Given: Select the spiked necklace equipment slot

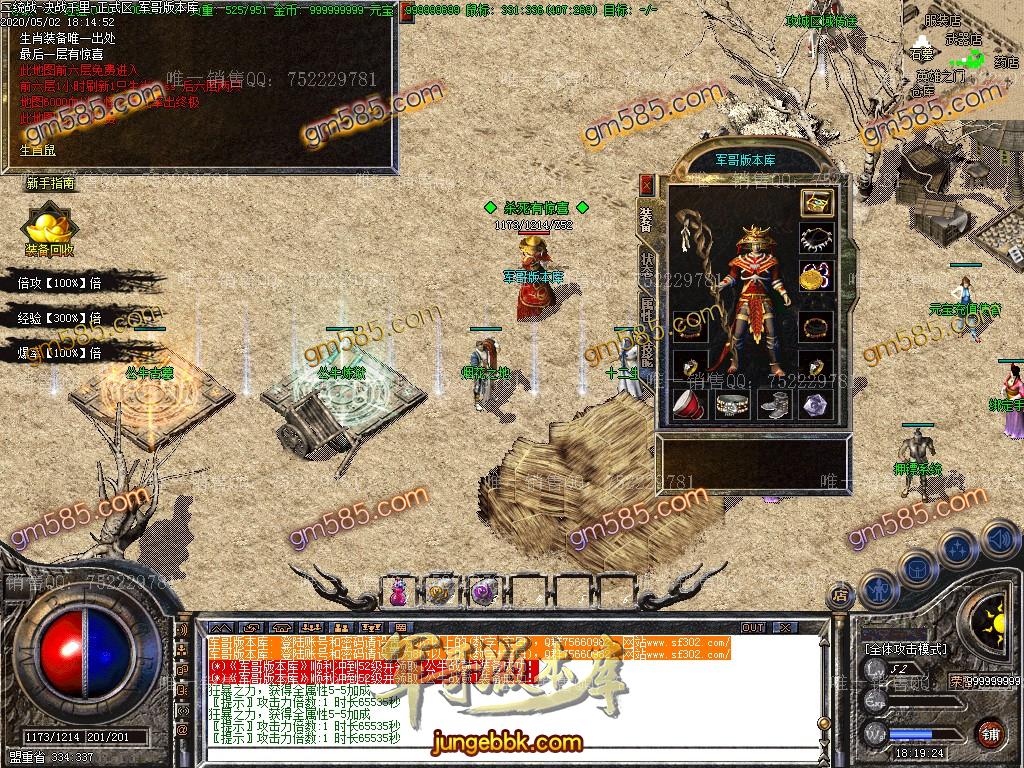Looking at the screenshot, I should [x=816, y=239].
